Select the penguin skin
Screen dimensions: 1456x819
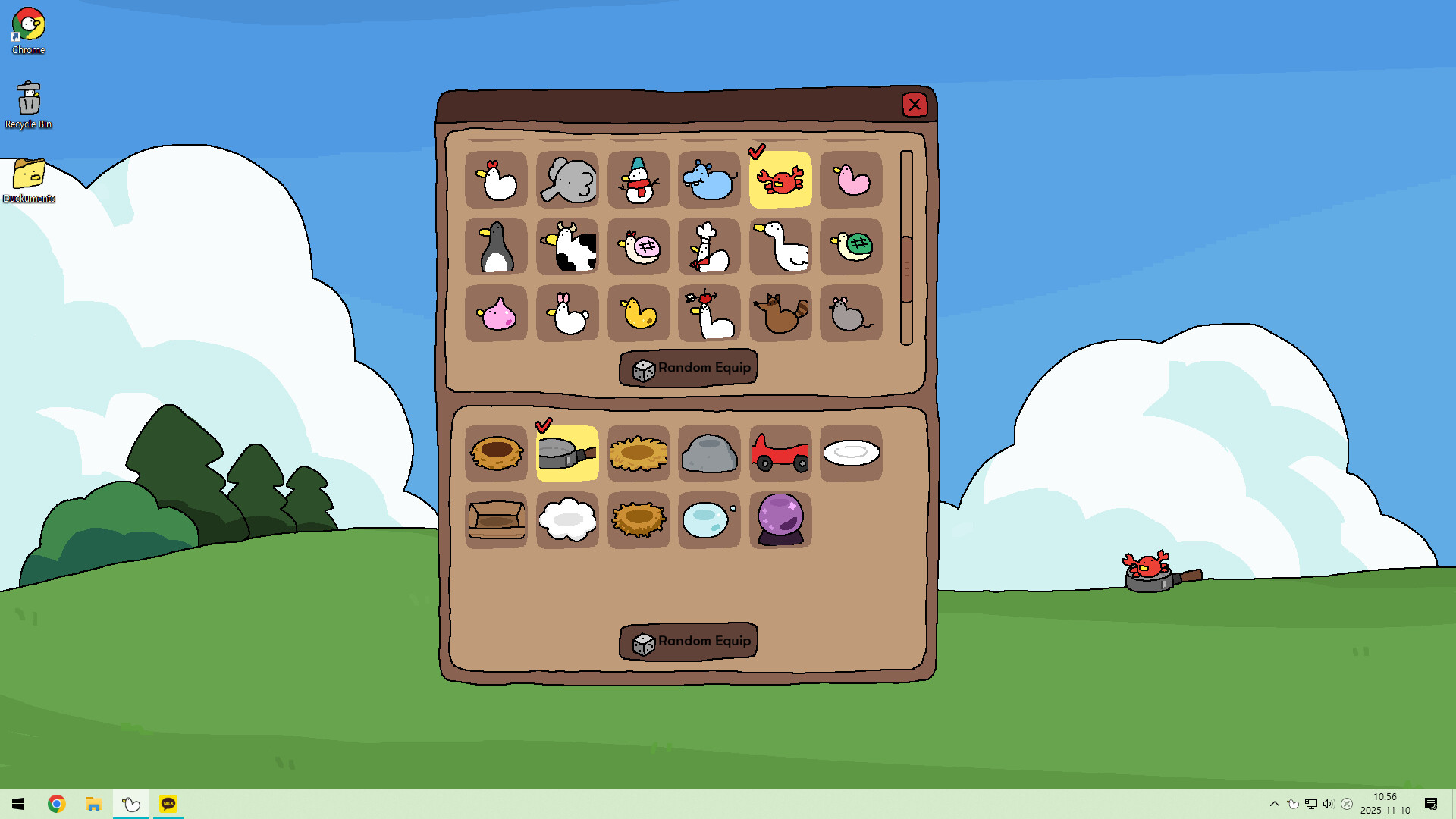pyautogui.click(x=497, y=246)
